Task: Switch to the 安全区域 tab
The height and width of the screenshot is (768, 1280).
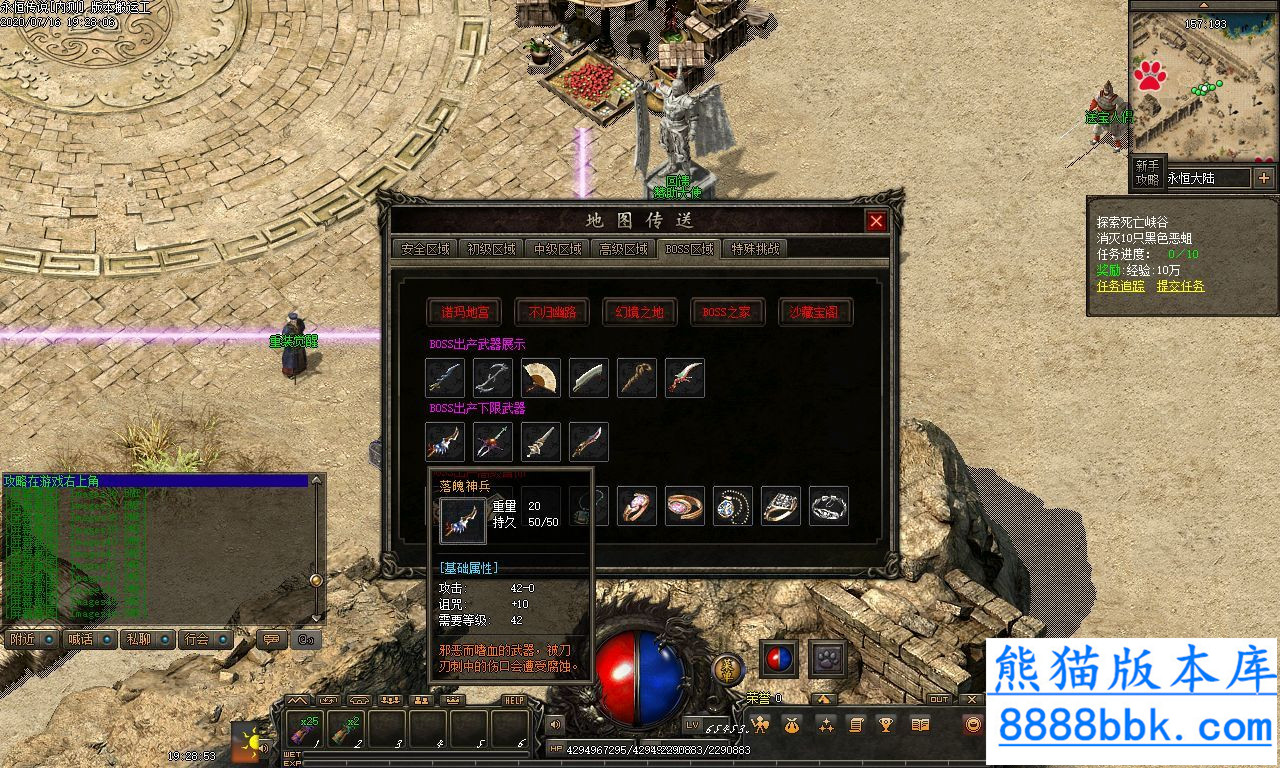Action: click(x=425, y=249)
